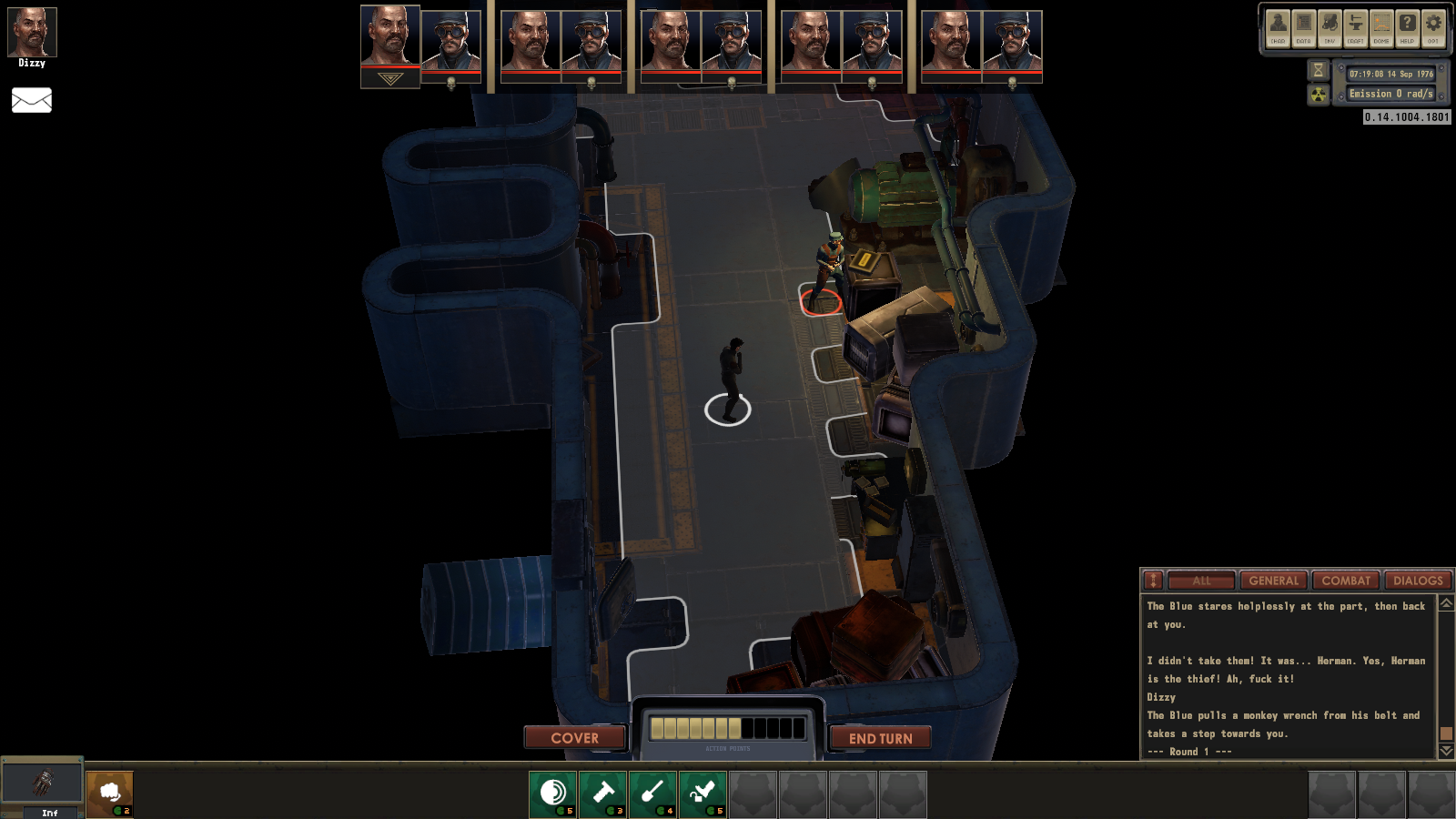
Task: Click the hourglass wait icon
Action: click(x=1318, y=69)
